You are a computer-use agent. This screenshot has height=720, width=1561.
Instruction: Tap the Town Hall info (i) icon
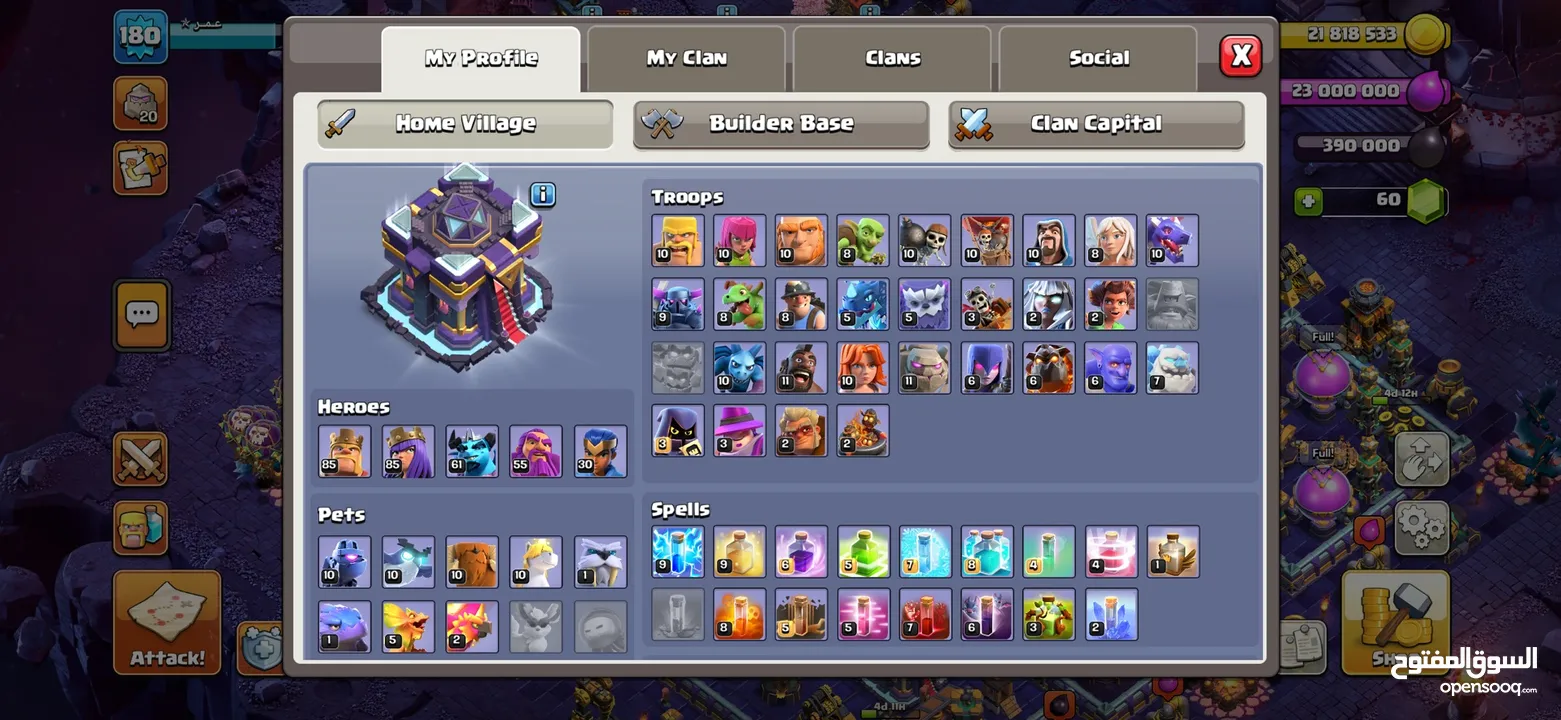point(542,196)
